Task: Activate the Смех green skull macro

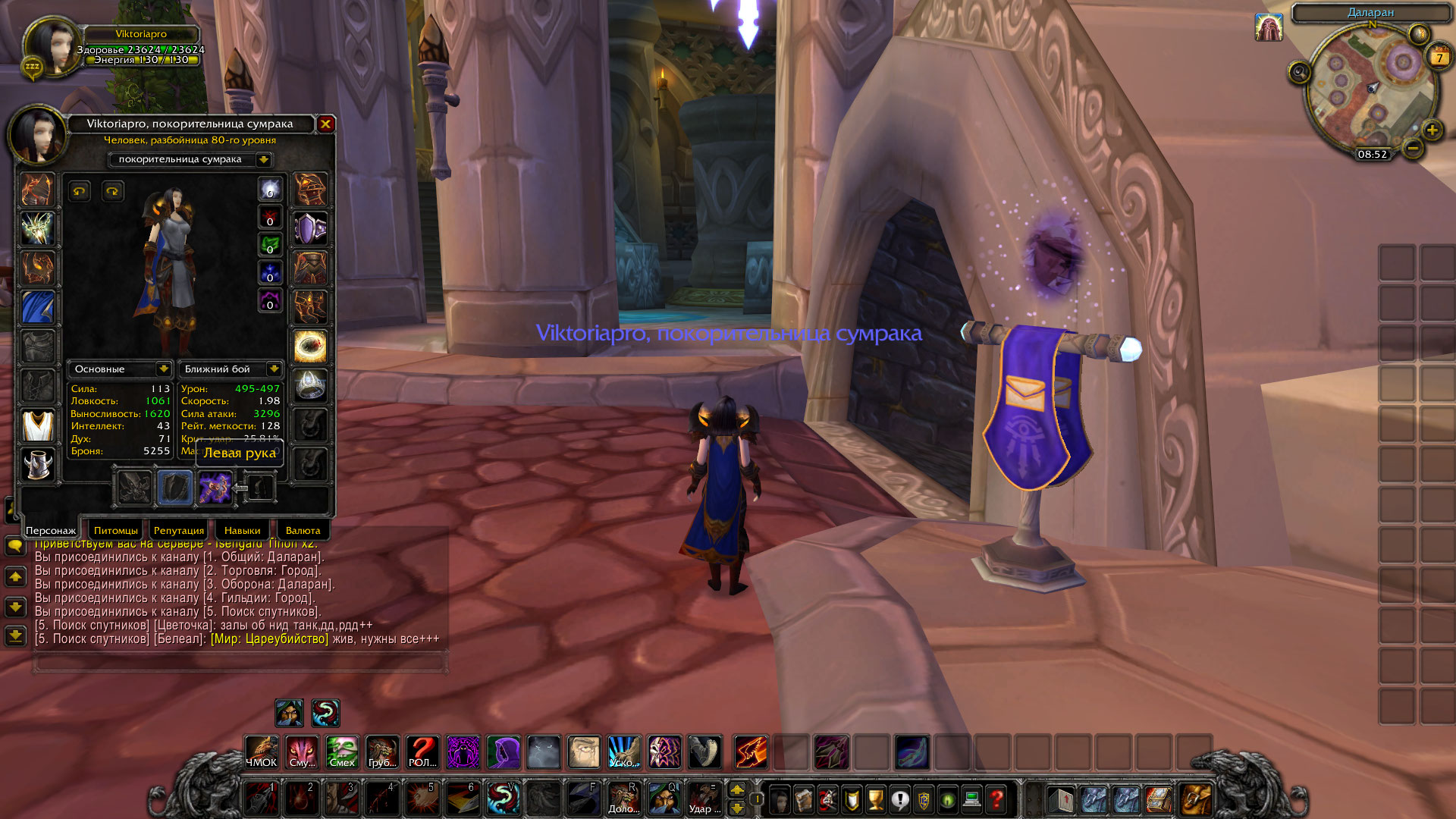Action: click(x=342, y=752)
